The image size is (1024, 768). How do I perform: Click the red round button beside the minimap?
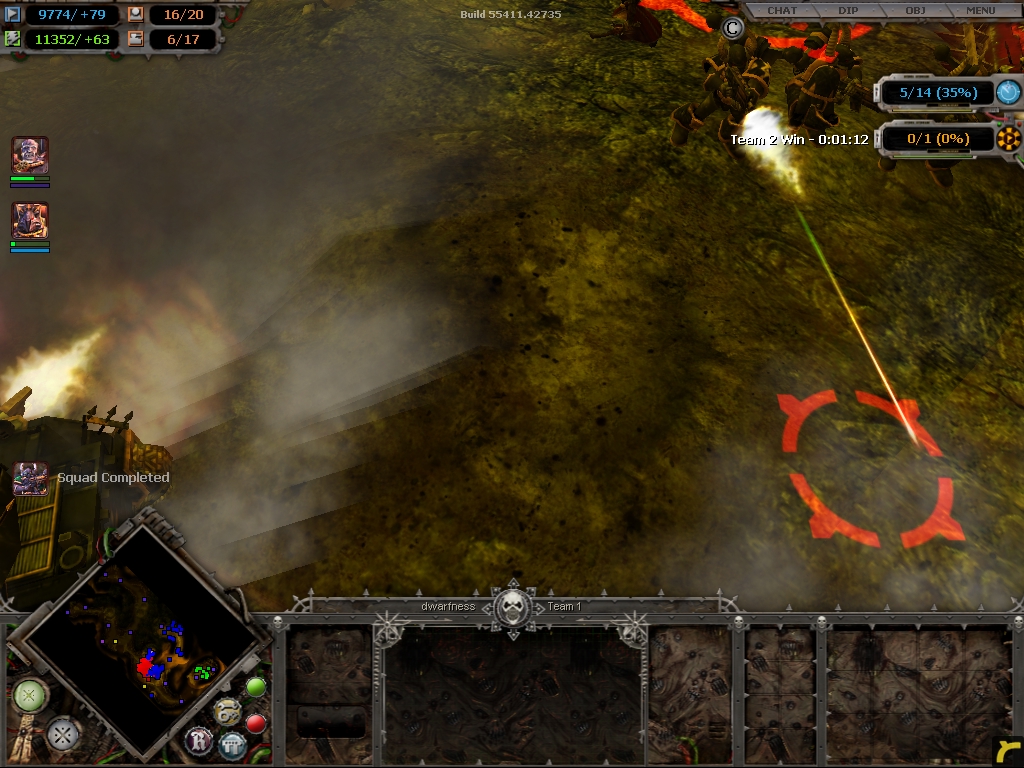pos(256,723)
